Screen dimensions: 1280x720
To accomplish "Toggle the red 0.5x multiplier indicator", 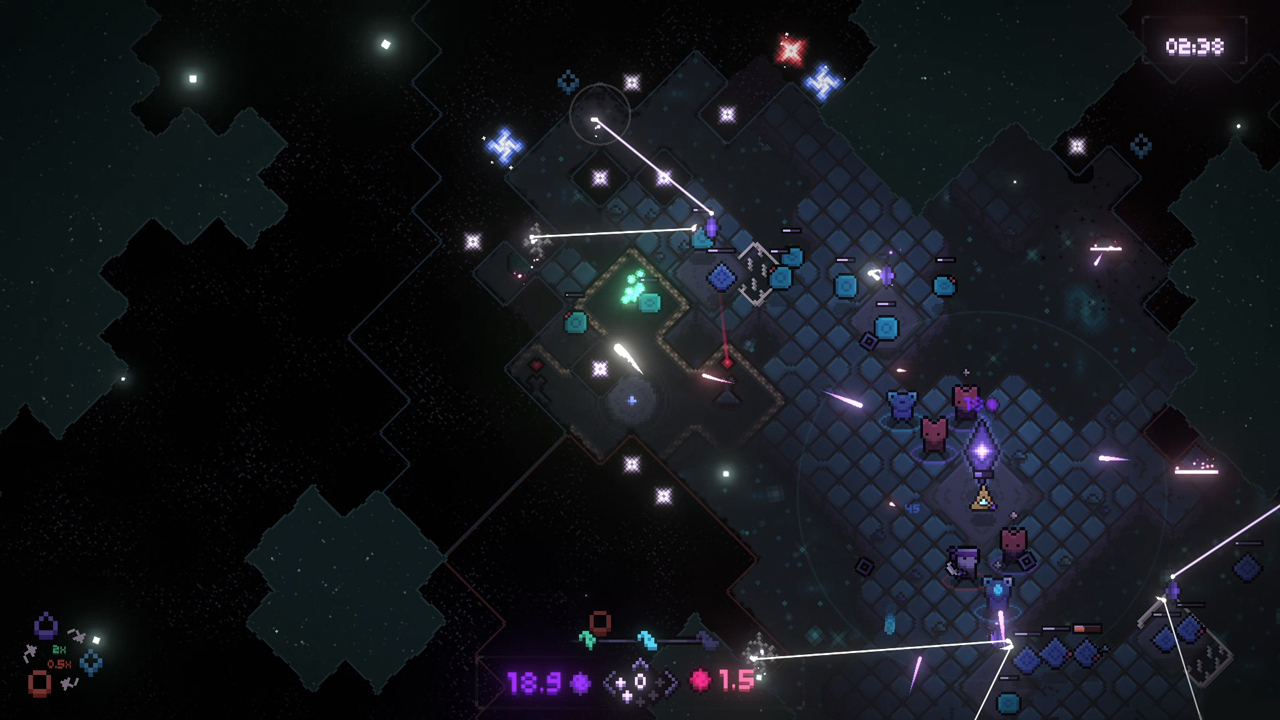I will click(60, 663).
